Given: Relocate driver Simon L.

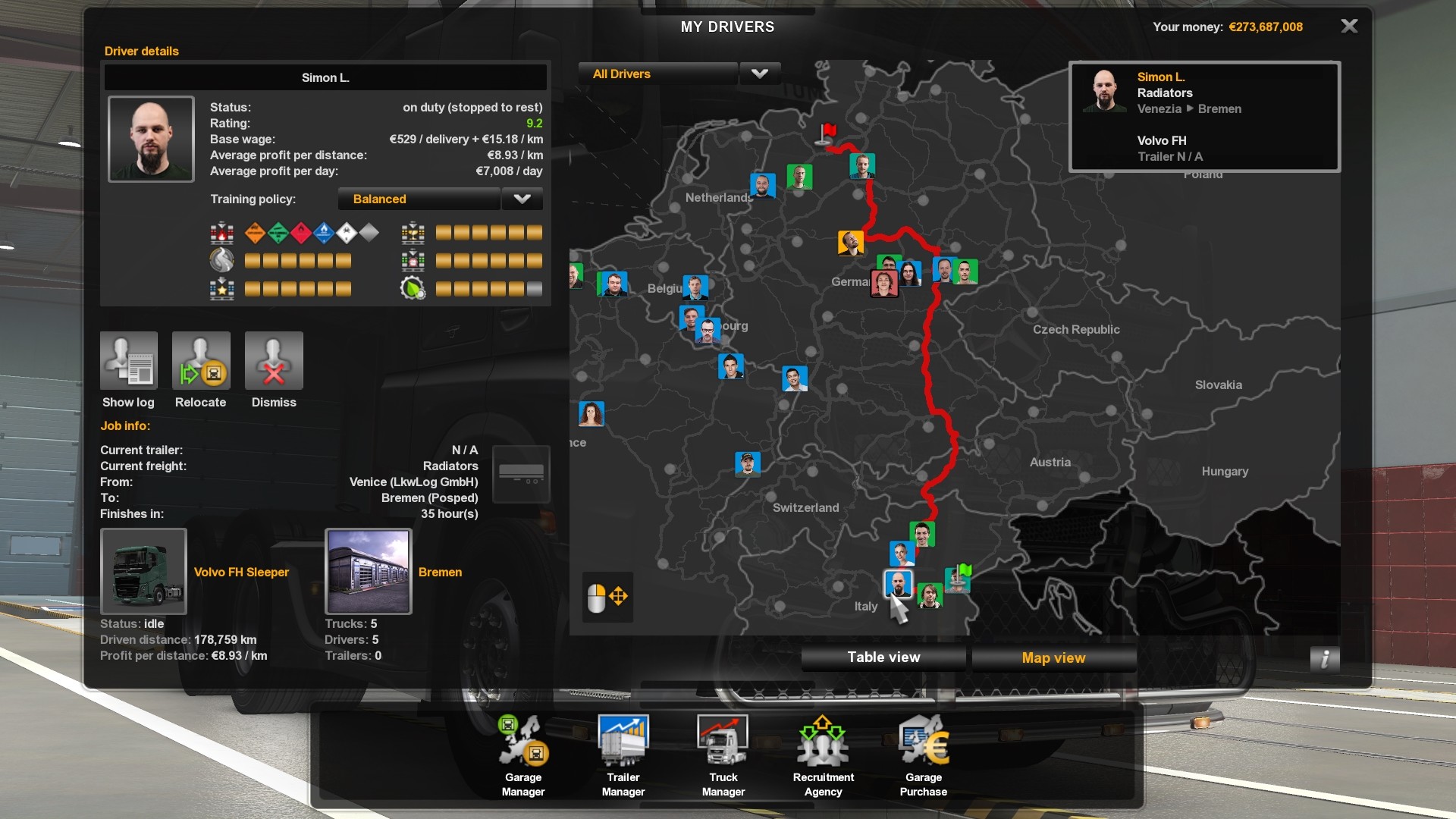Looking at the screenshot, I should [x=201, y=361].
